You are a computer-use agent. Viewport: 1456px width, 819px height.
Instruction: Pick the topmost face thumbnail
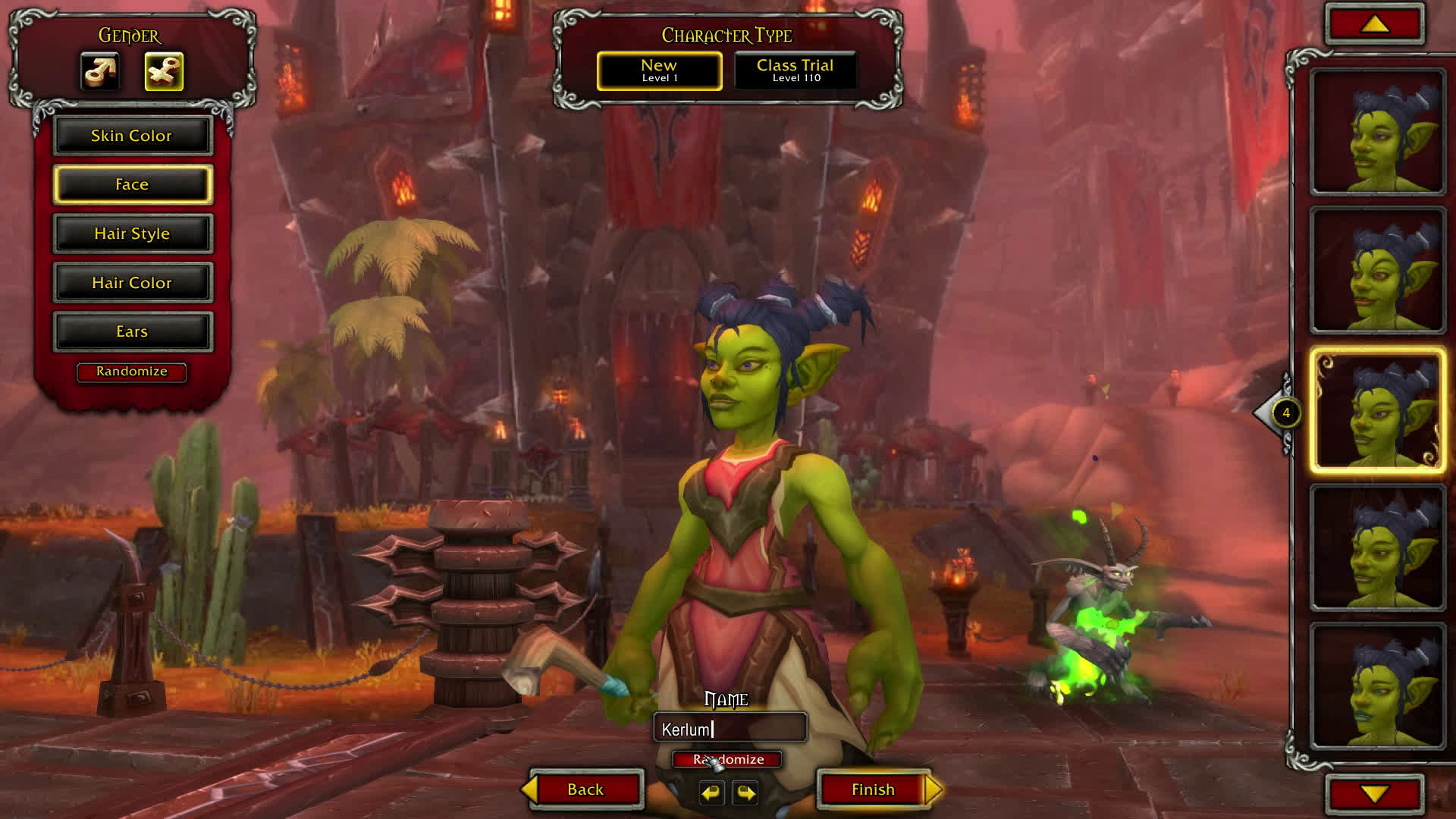pos(1377,132)
